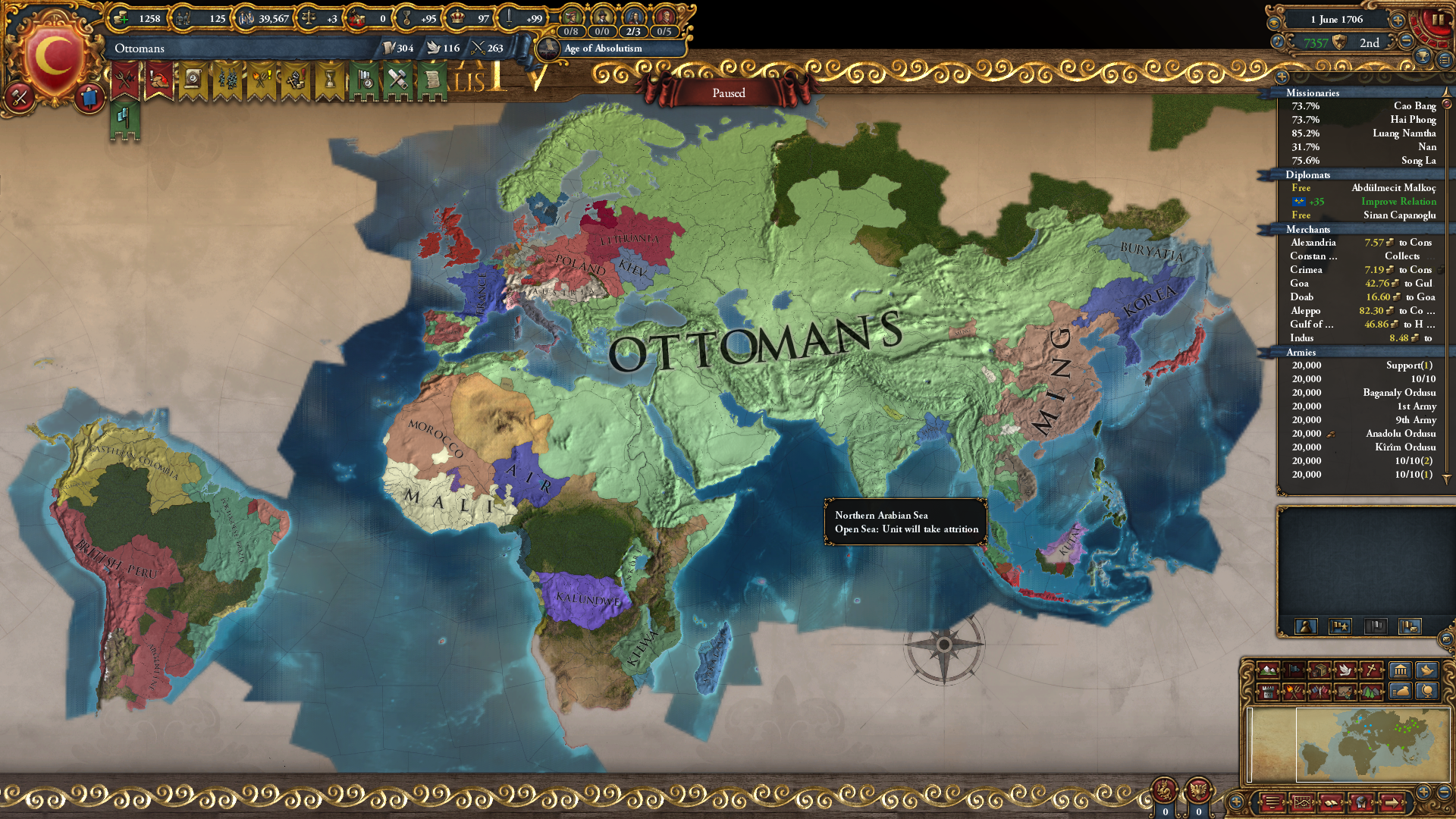Select the diplomats envoy tab showing 0/8

click(x=571, y=31)
